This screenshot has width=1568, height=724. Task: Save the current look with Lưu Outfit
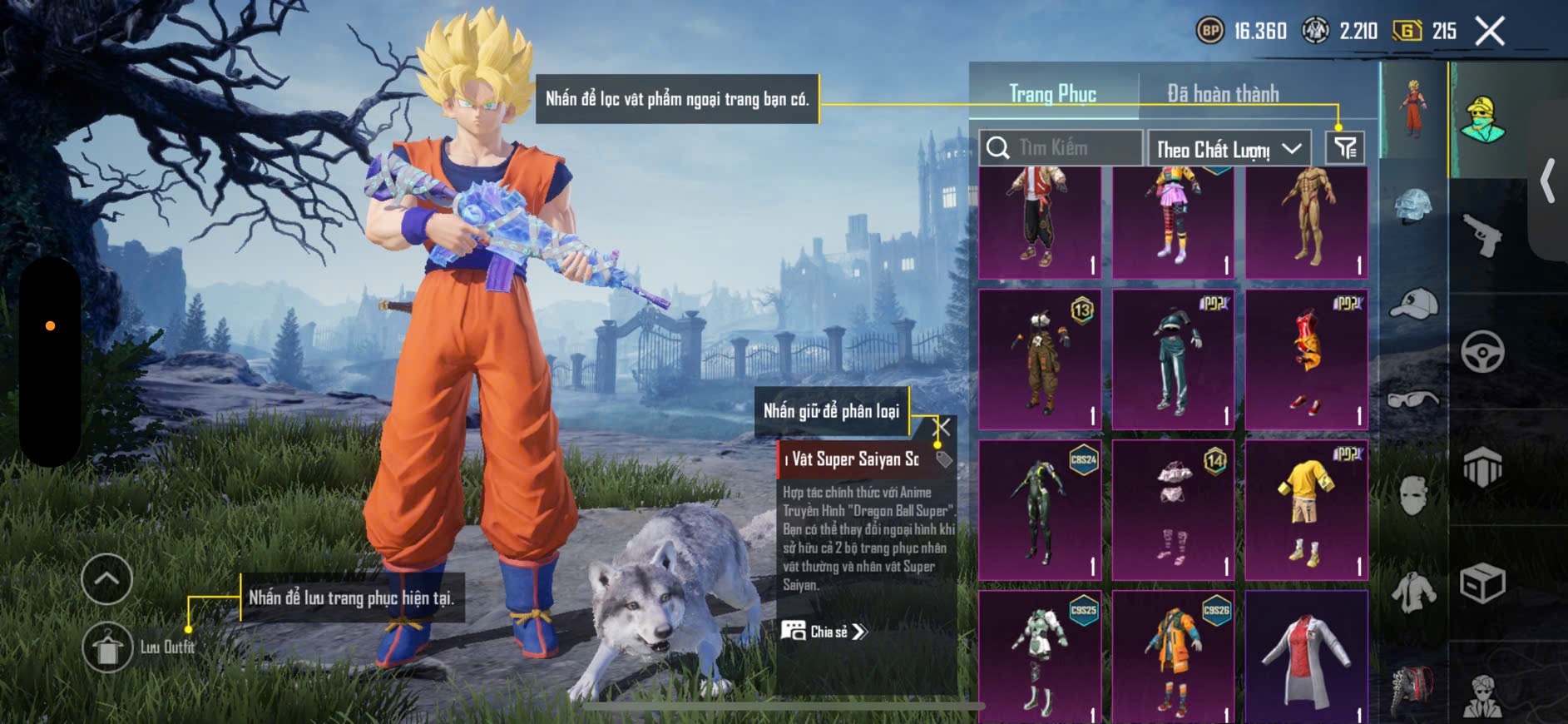tap(108, 647)
